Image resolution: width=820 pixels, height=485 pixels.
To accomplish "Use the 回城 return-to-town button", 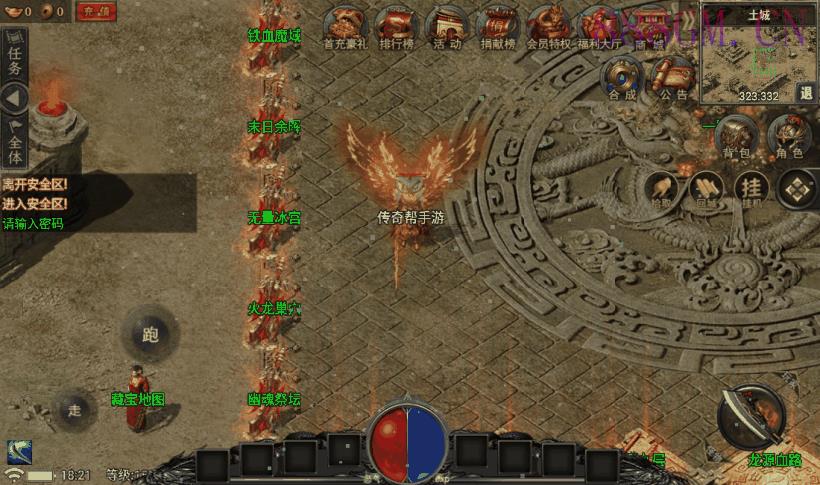I will (x=706, y=187).
